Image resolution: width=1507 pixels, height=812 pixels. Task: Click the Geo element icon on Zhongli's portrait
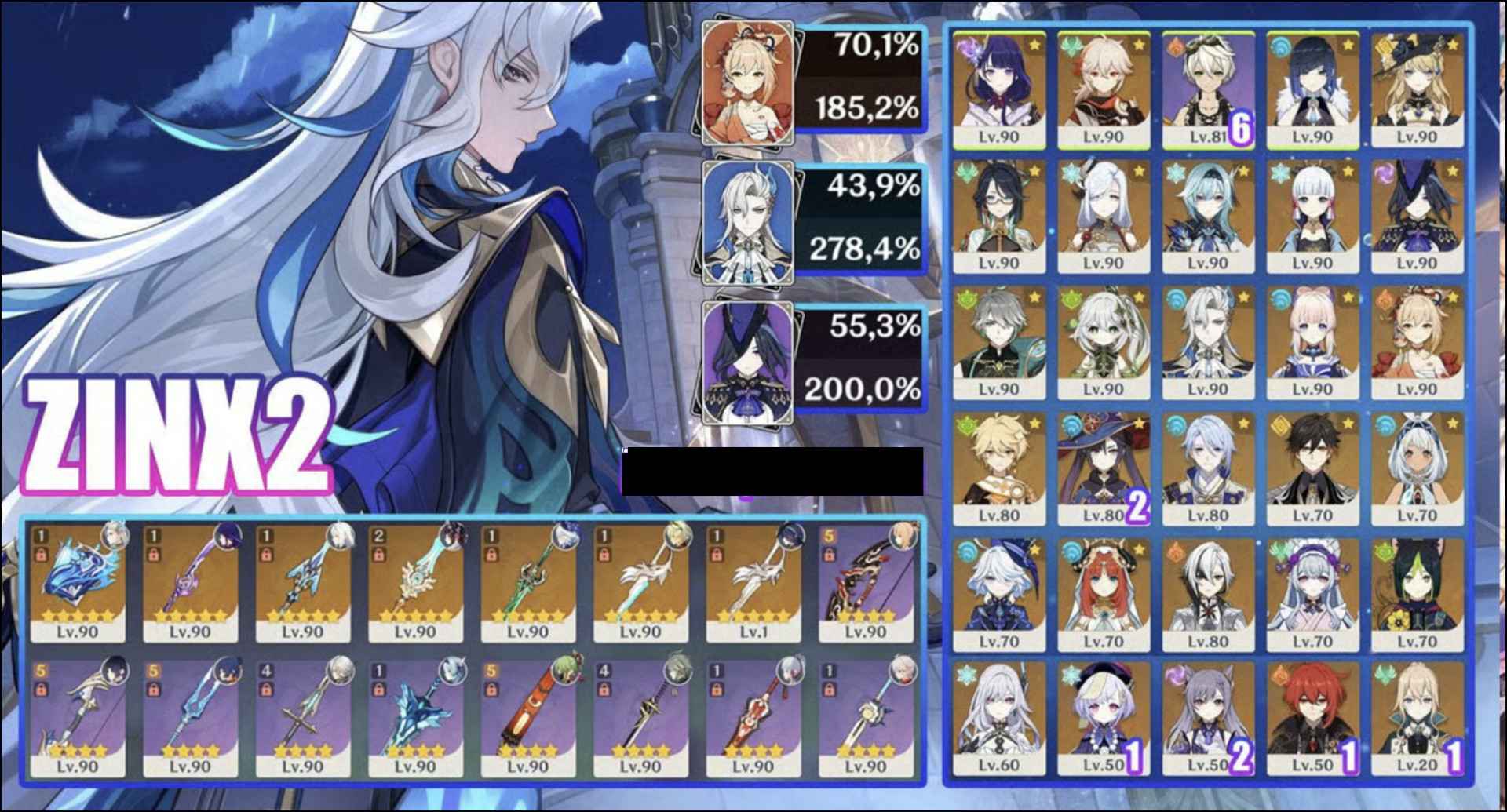(1279, 425)
